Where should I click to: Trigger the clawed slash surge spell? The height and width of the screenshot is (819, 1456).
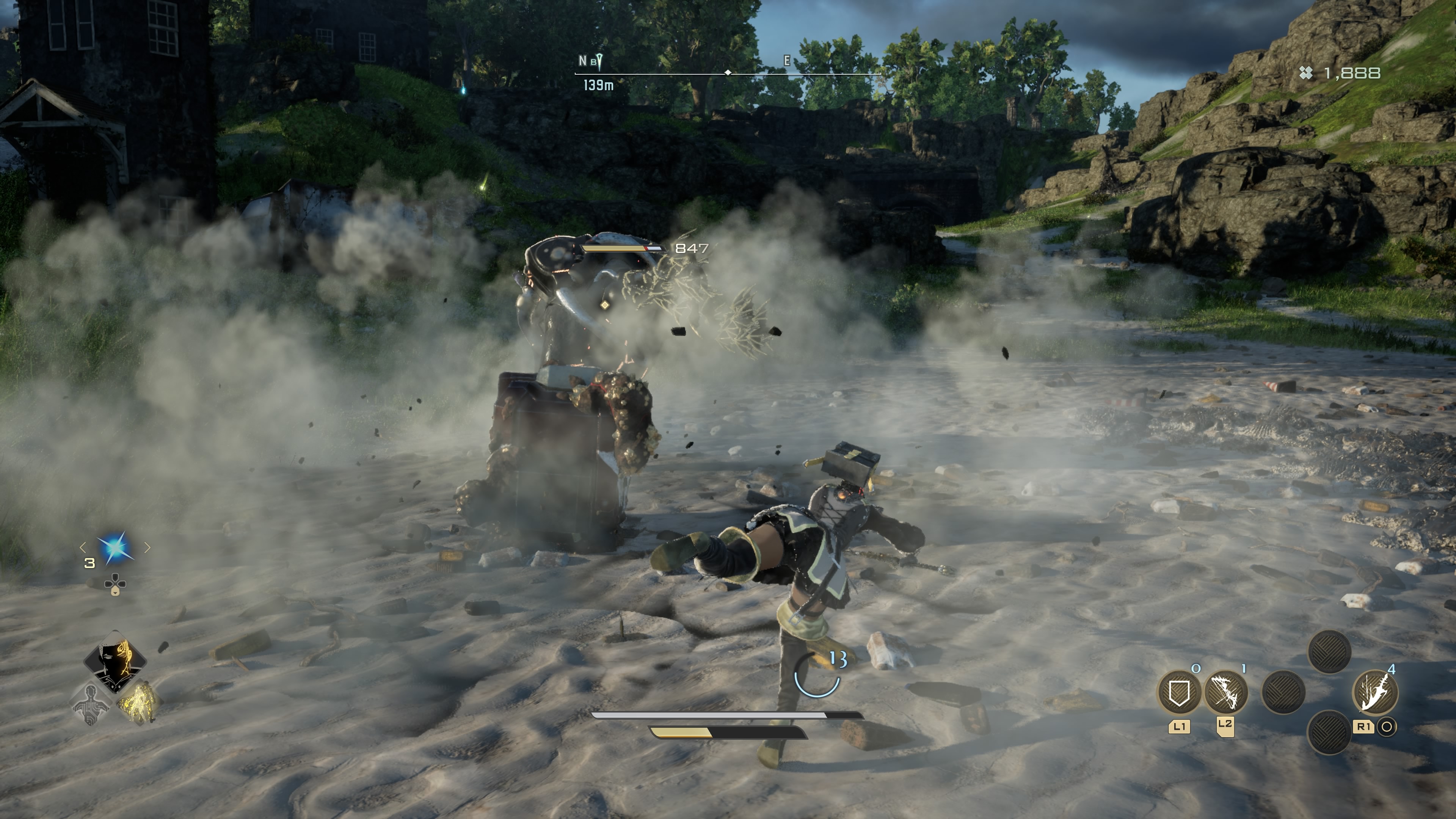coord(1374,692)
